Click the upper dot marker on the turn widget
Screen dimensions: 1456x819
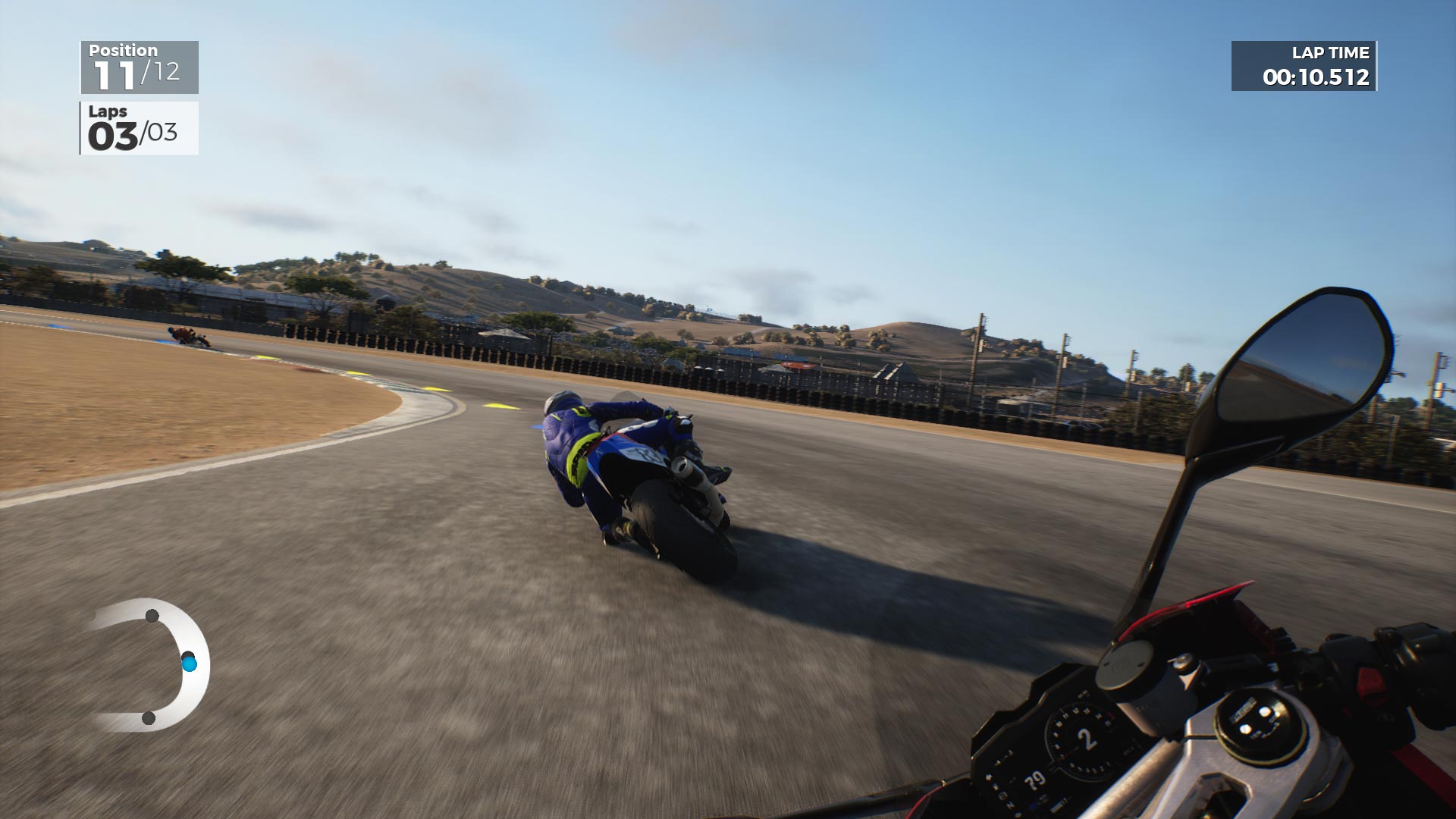point(152,616)
